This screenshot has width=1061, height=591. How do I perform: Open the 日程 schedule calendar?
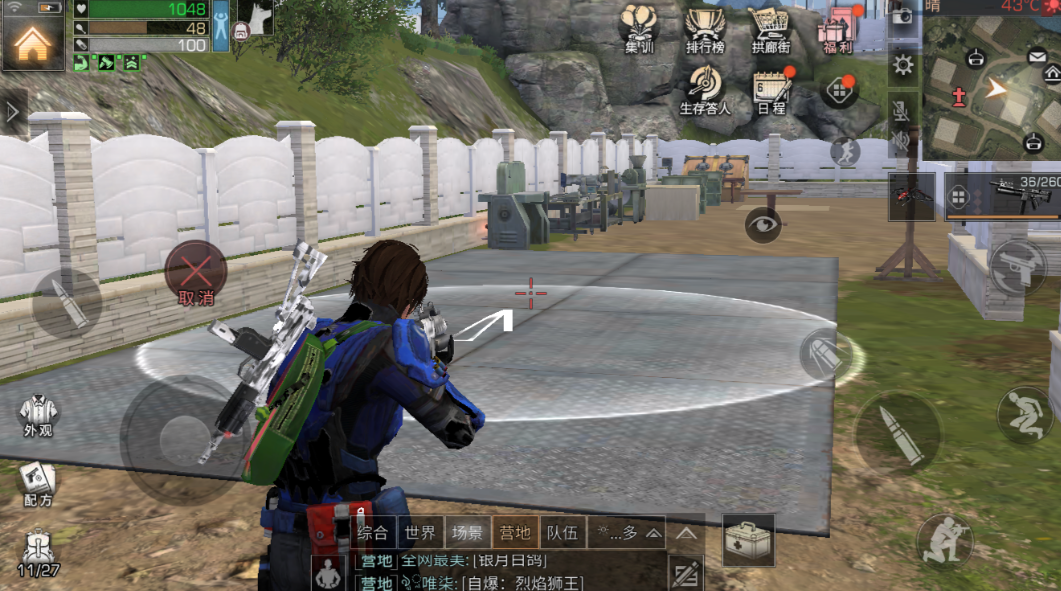click(x=771, y=90)
